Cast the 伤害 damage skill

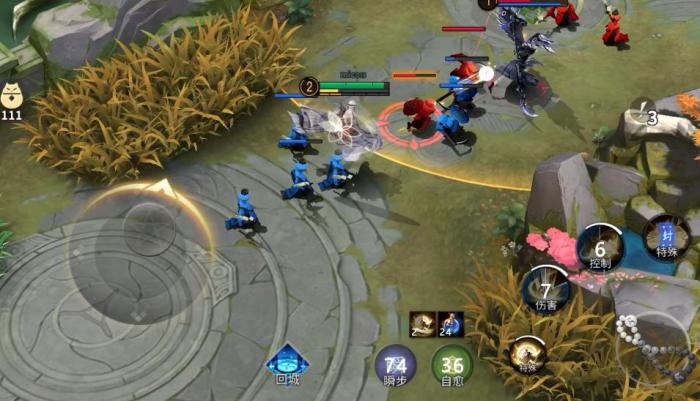pos(547,288)
